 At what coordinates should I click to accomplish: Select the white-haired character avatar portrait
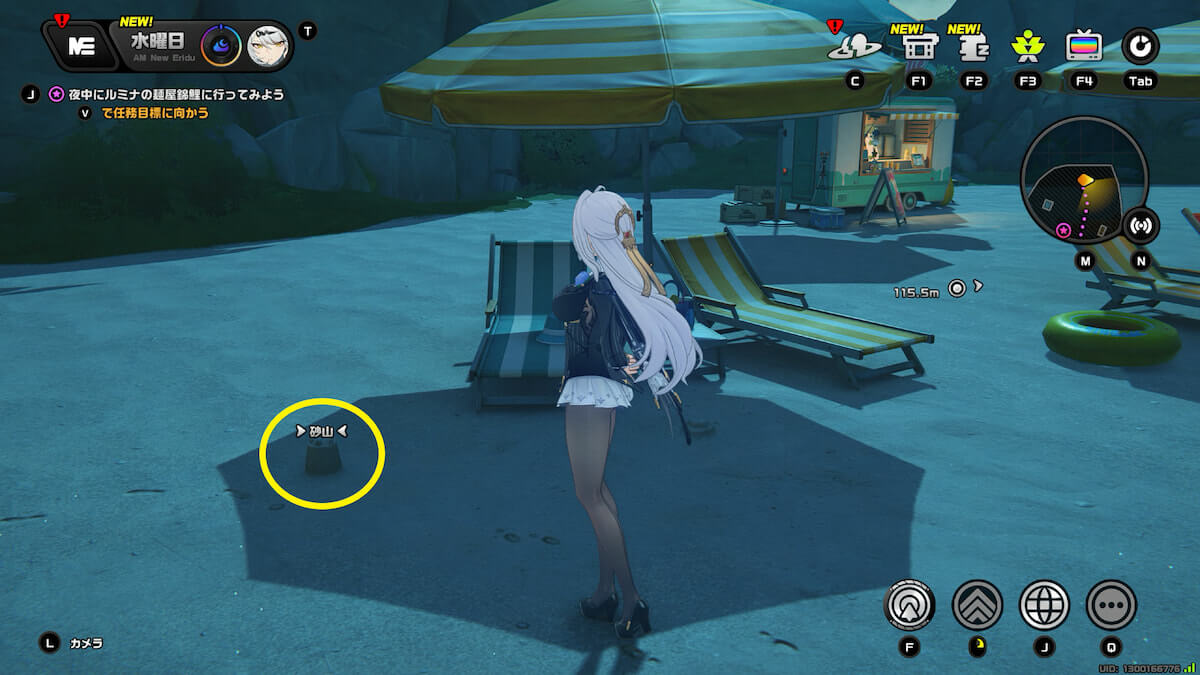(x=268, y=45)
